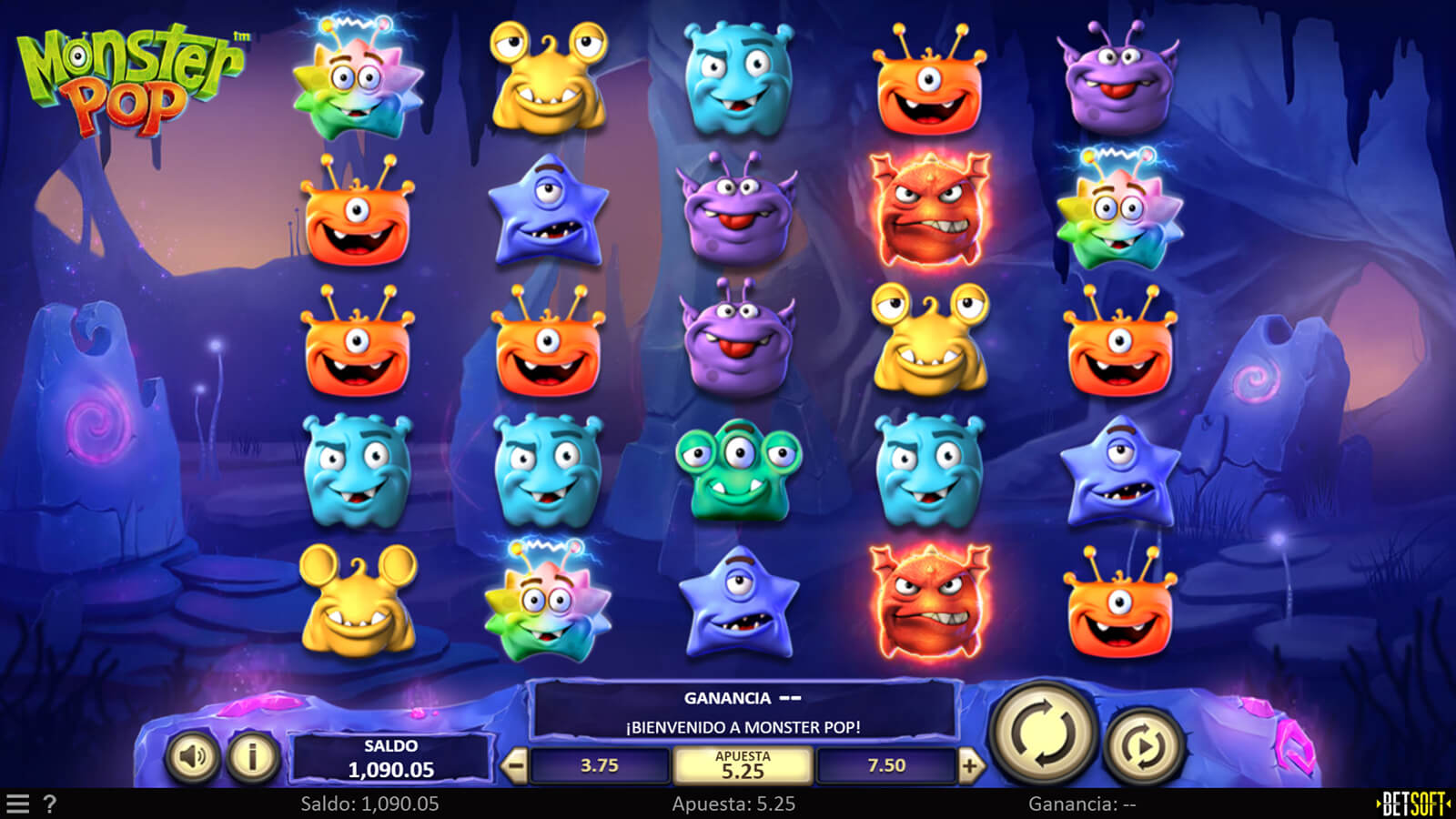Decrease the bet with the minus arrow
Screen dimensions: 1456x819
pyautogui.click(x=515, y=766)
